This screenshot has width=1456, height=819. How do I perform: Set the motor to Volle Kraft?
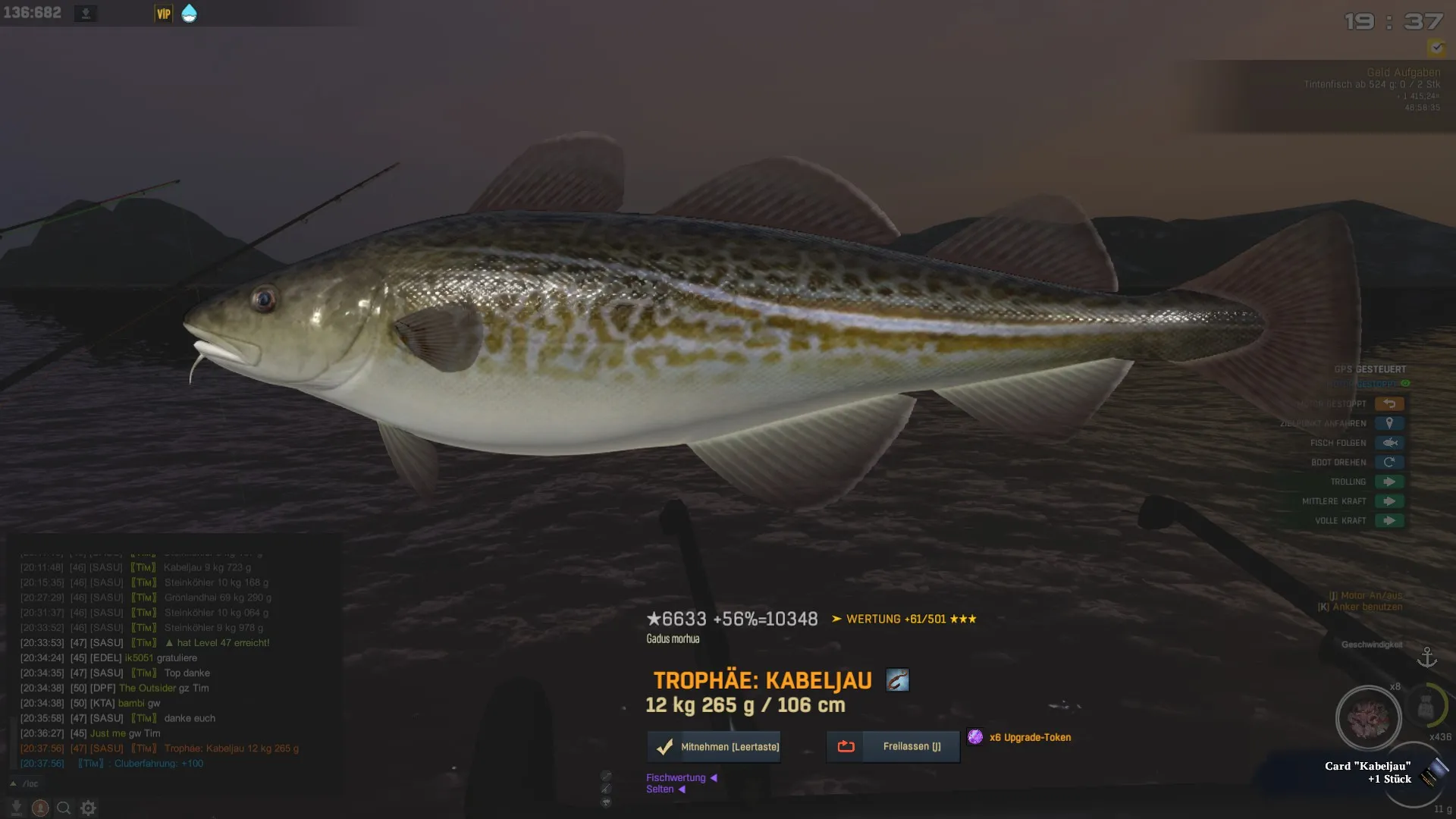1389,521
